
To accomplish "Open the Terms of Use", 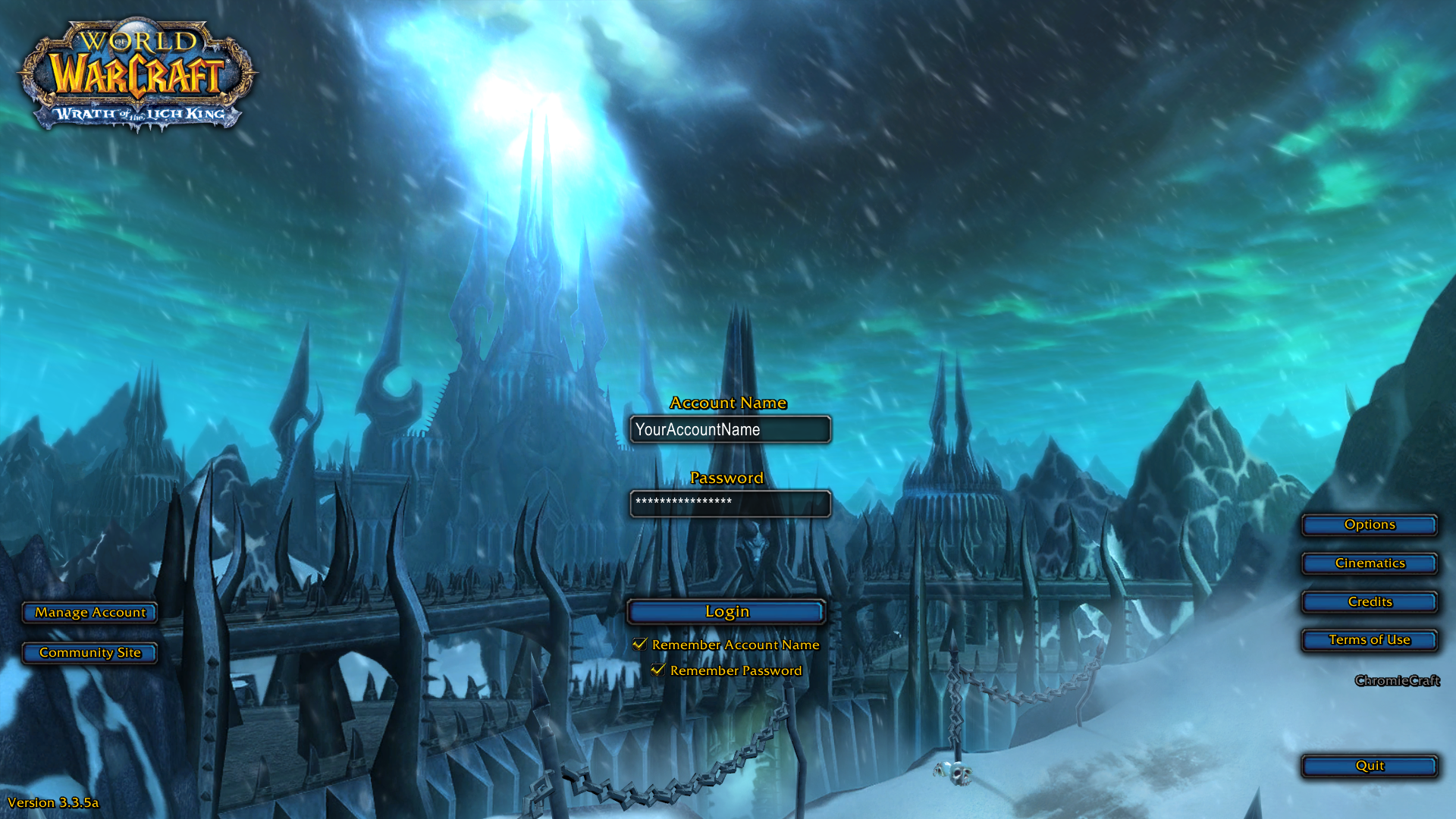I will click(x=1369, y=639).
